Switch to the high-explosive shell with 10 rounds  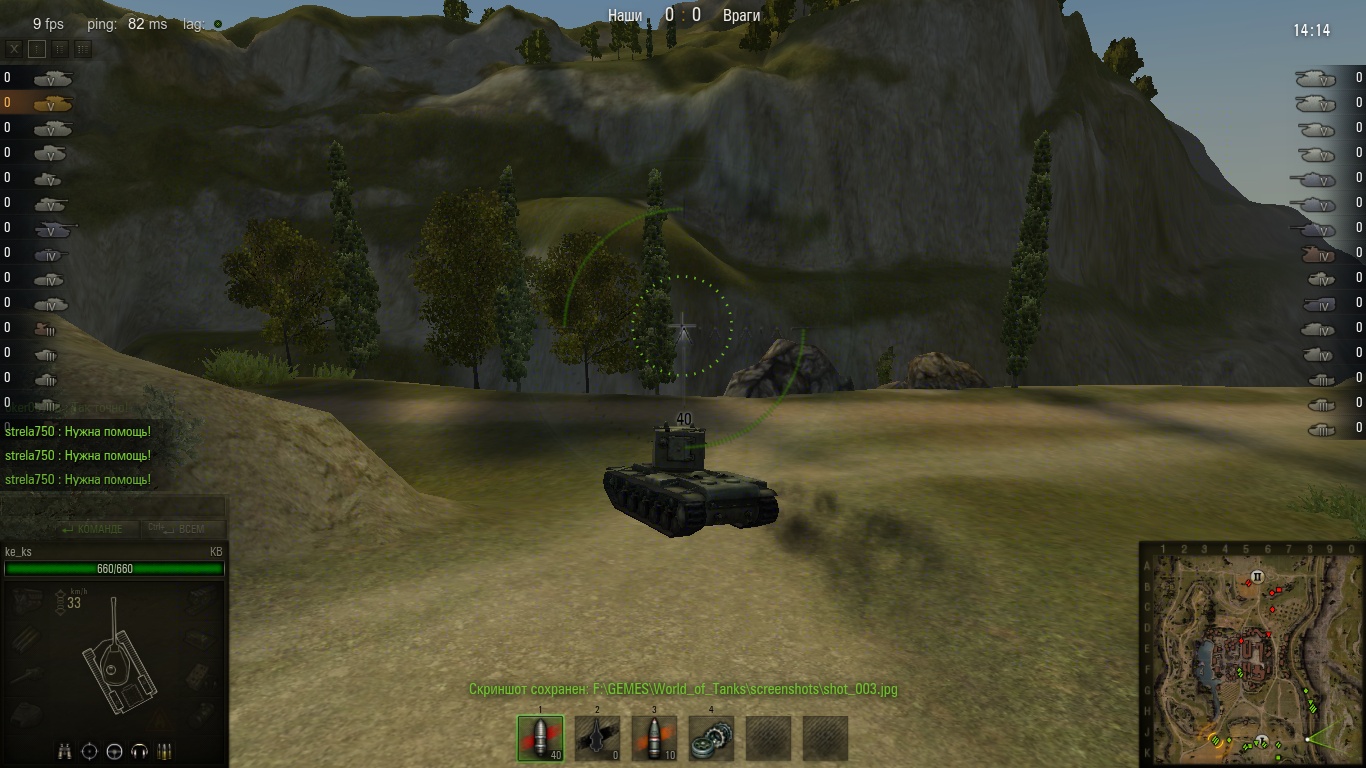(654, 738)
